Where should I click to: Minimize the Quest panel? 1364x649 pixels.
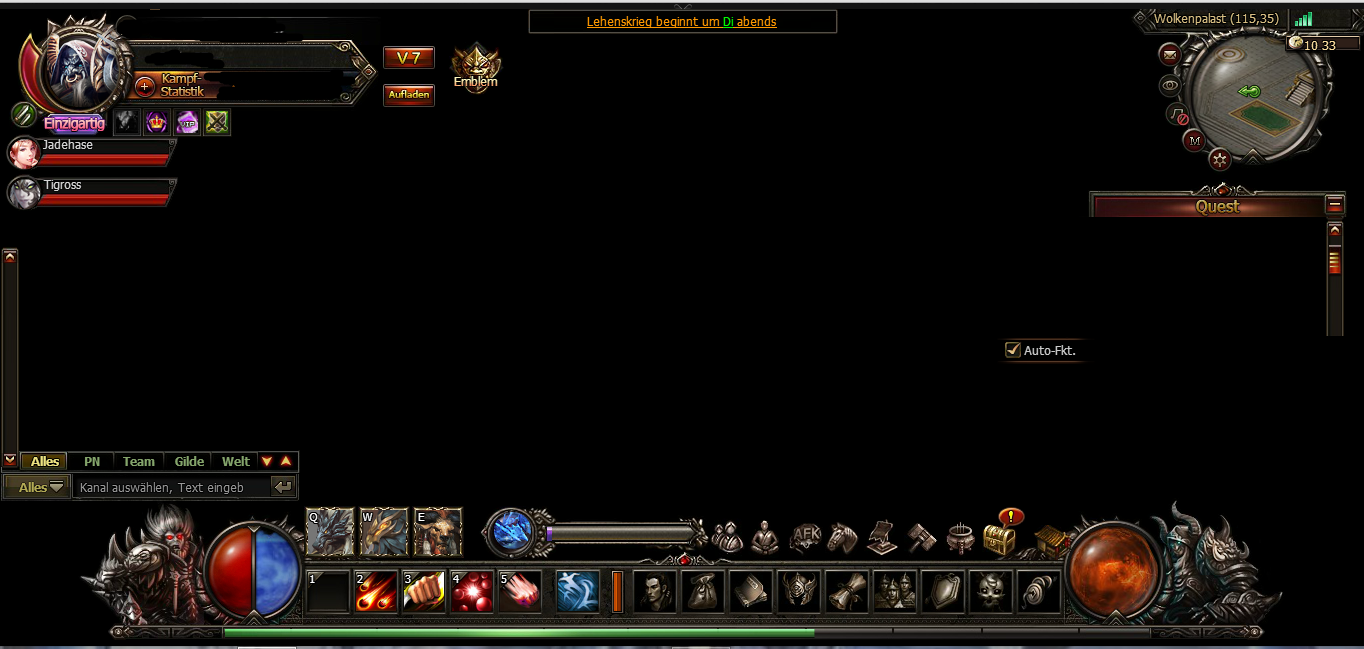1335,204
